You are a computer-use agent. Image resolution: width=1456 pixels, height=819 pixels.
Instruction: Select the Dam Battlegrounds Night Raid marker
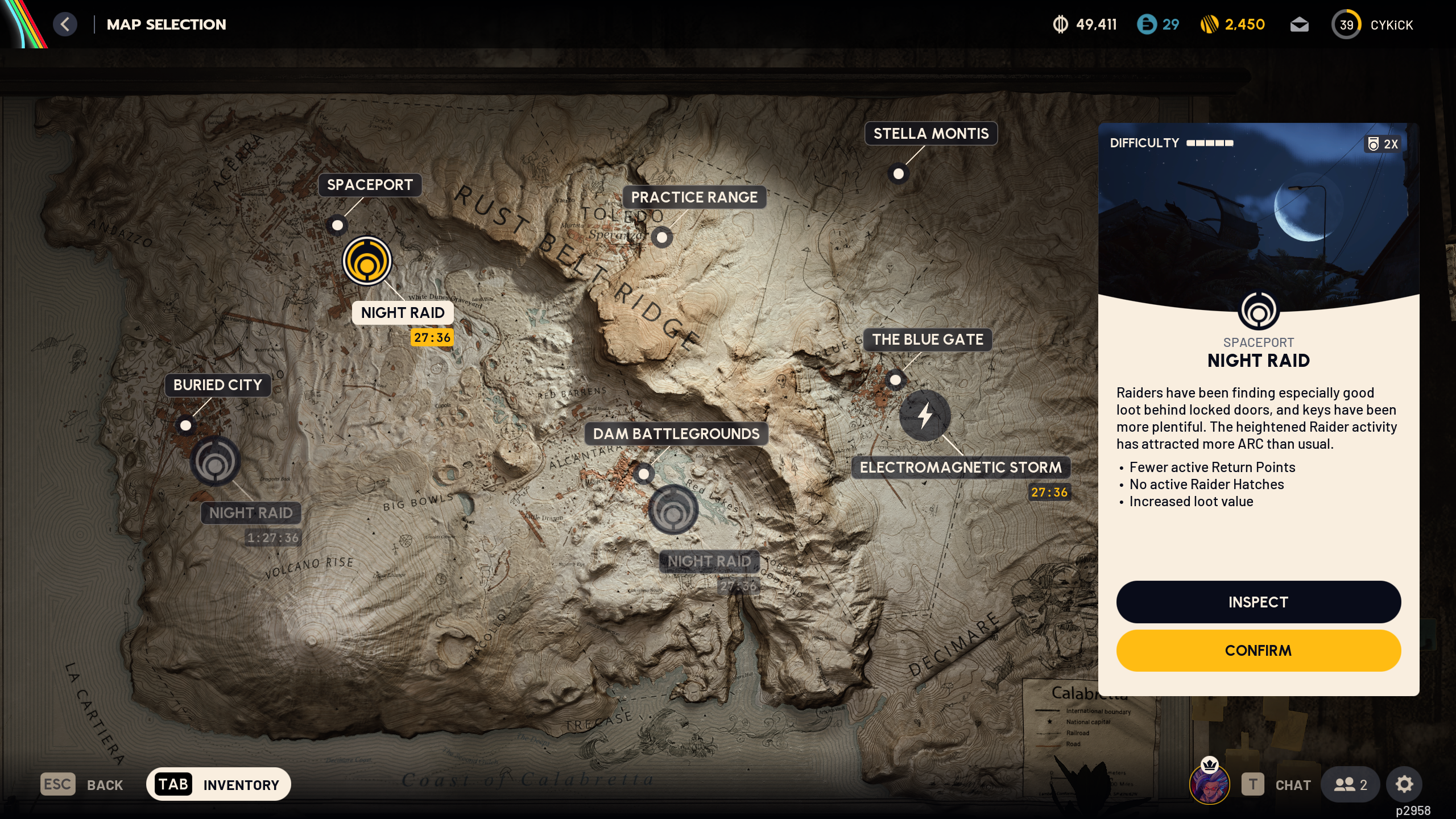click(675, 510)
